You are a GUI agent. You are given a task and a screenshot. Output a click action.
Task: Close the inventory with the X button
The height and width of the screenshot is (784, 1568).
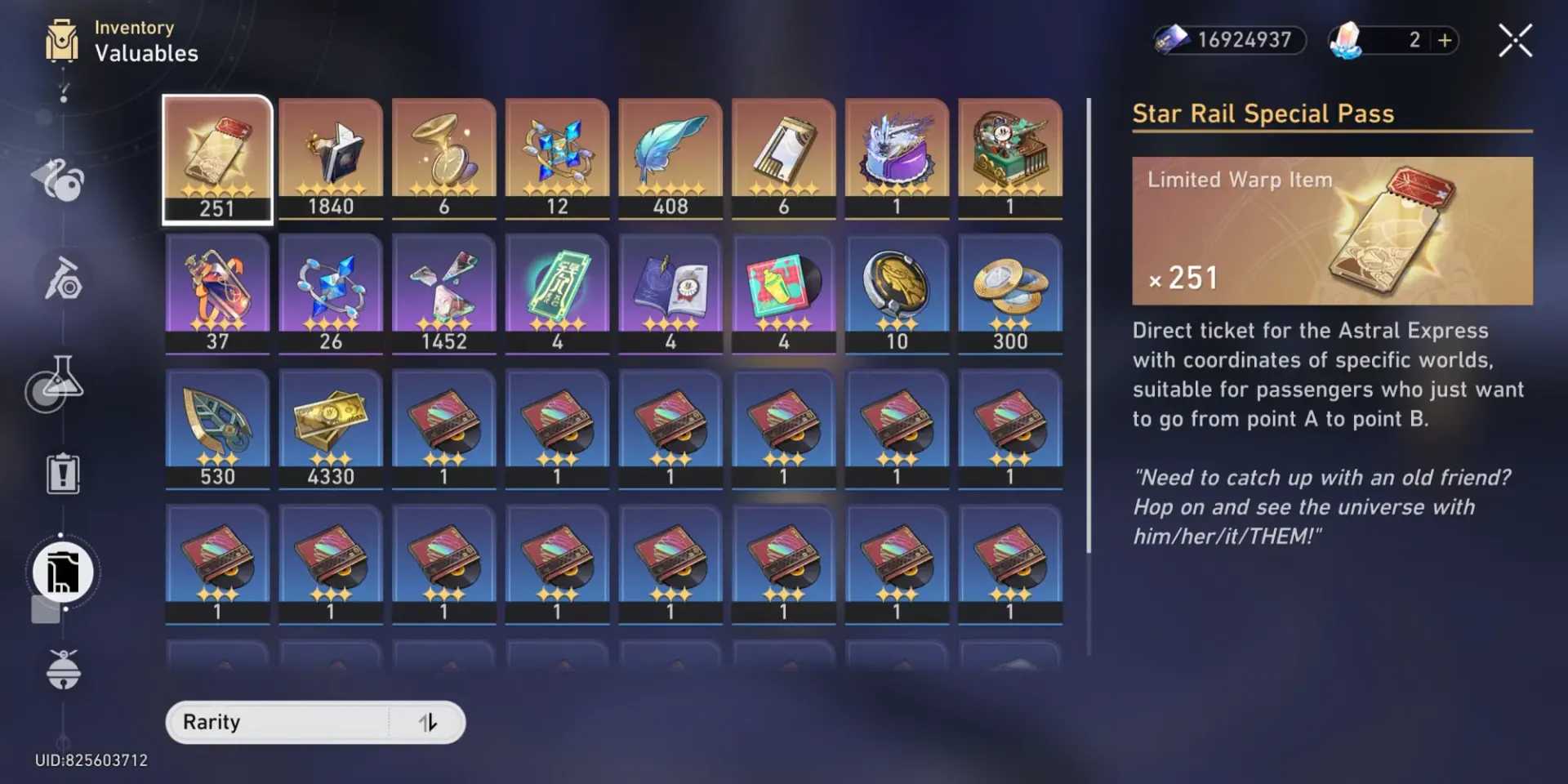tap(1515, 40)
